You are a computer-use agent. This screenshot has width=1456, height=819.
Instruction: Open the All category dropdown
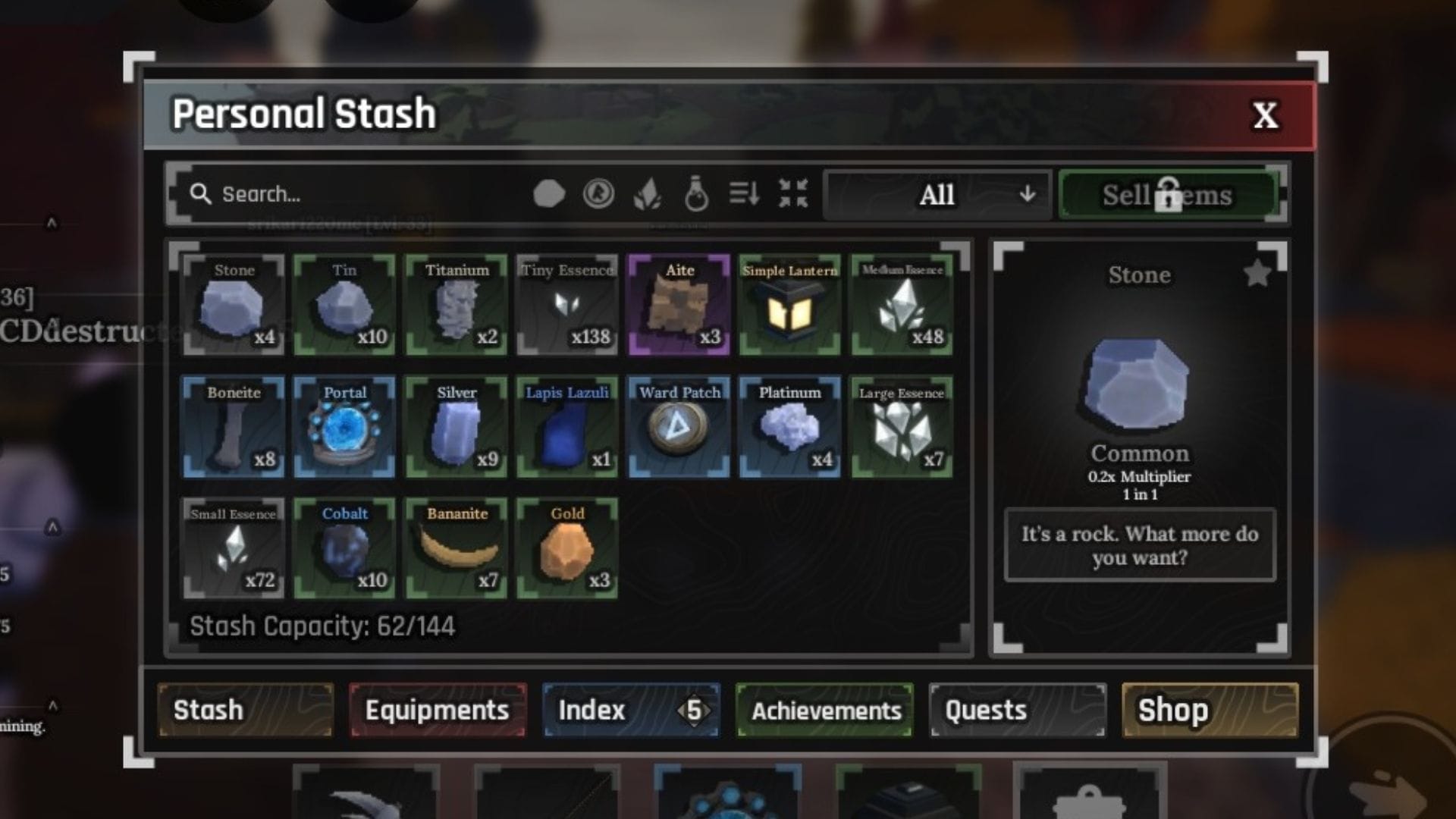pyautogui.click(x=937, y=196)
